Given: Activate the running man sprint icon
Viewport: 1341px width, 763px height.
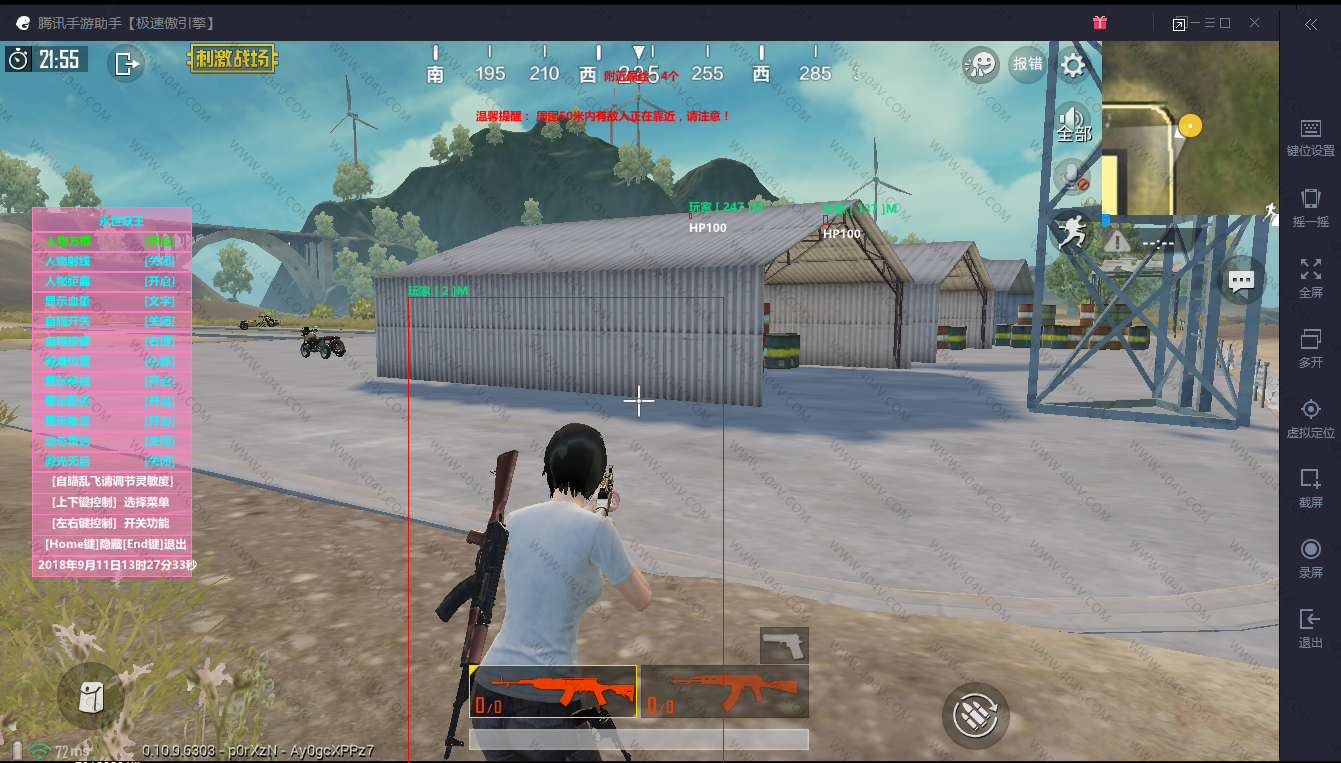Looking at the screenshot, I should tap(1073, 233).
